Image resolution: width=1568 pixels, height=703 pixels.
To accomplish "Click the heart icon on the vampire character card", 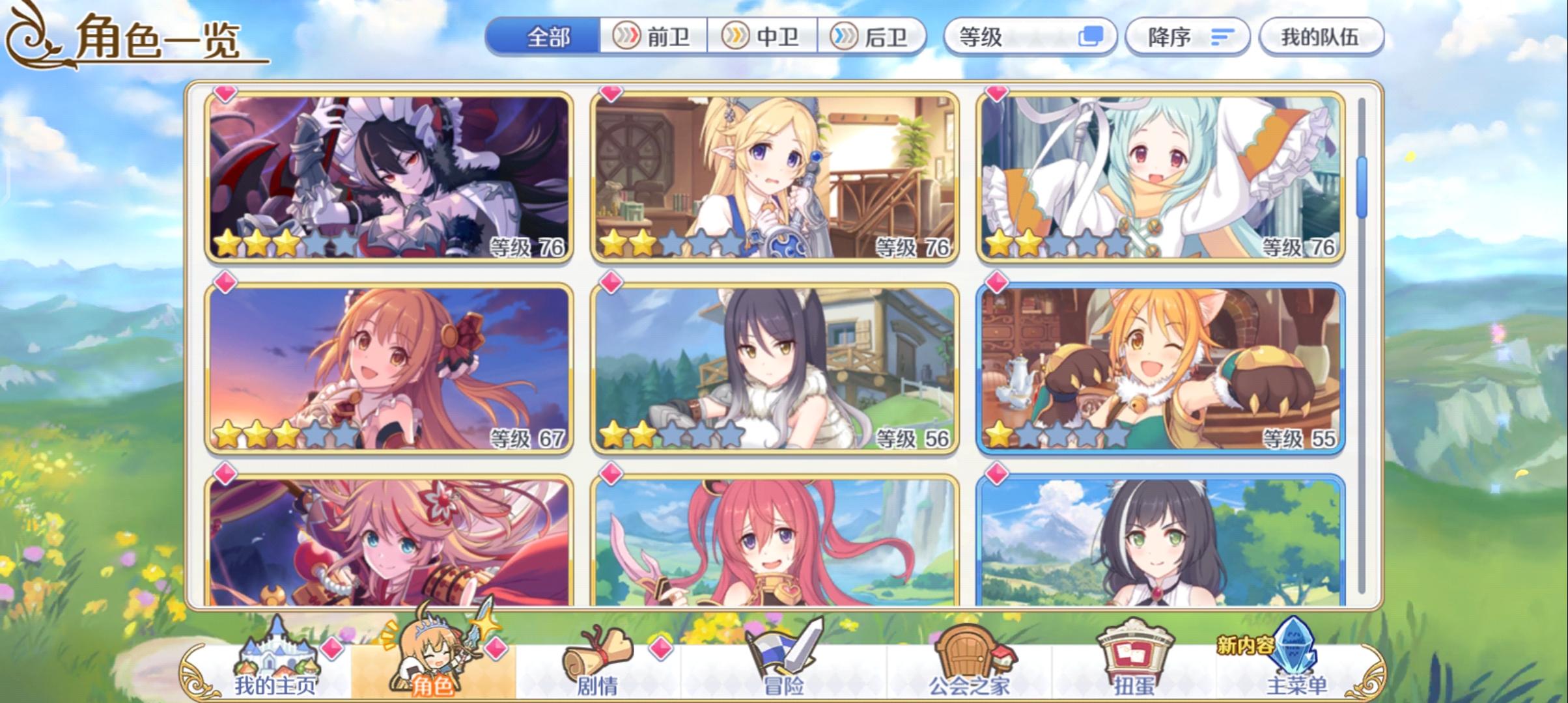I will 224,93.
